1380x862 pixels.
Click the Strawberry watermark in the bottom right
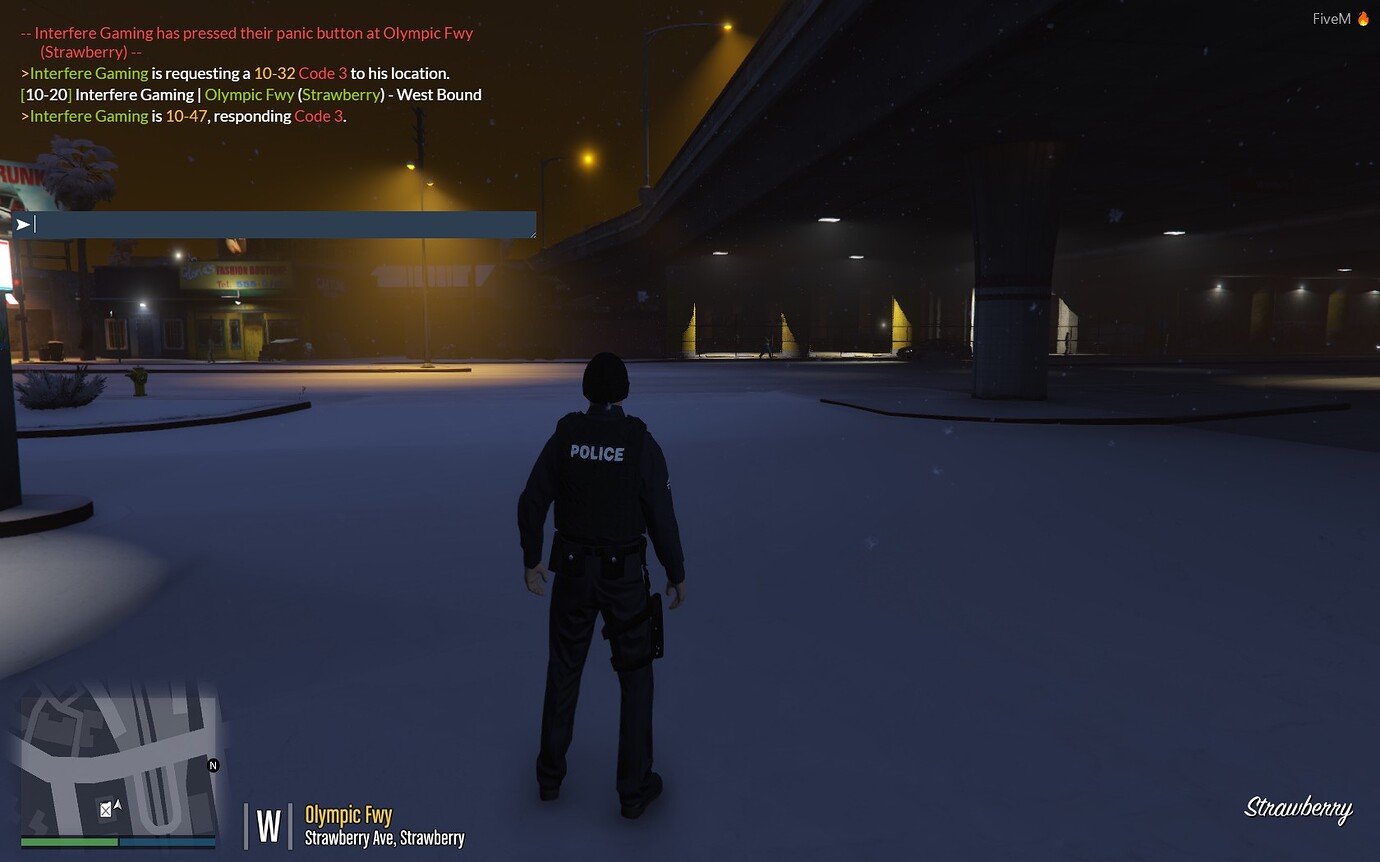point(1298,808)
